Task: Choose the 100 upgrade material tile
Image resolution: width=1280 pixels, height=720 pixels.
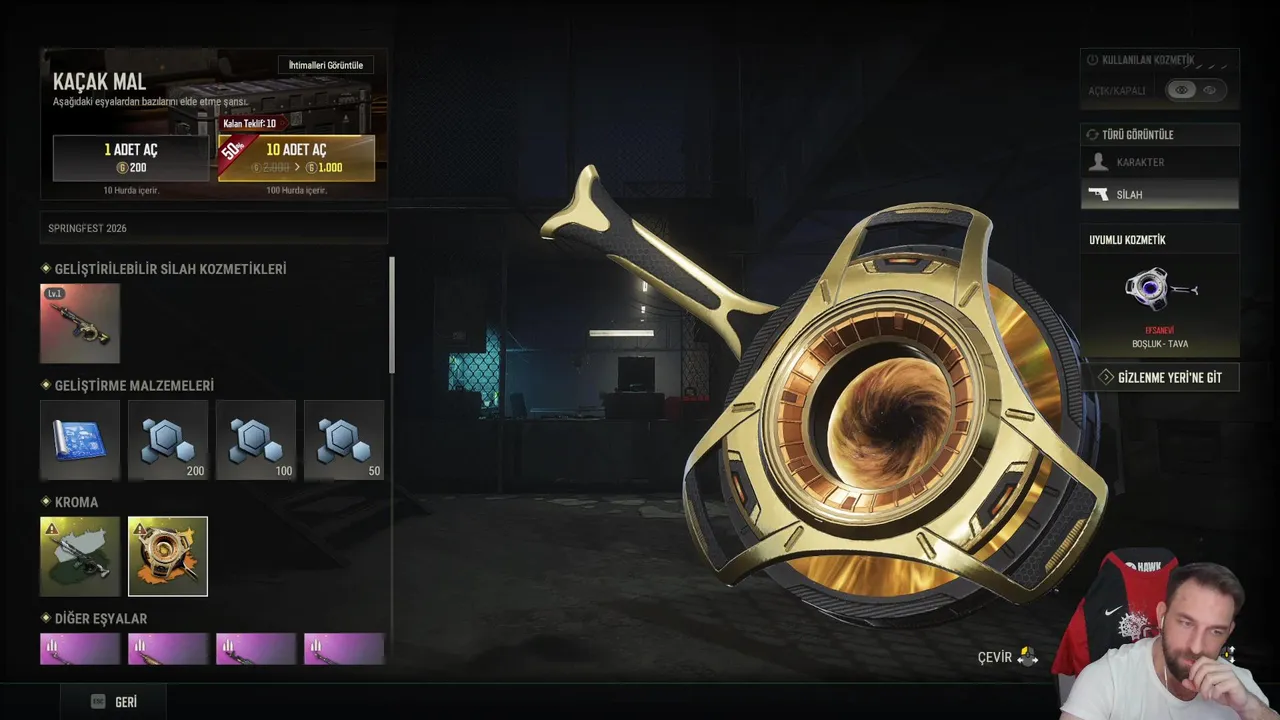Action: (256, 440)
